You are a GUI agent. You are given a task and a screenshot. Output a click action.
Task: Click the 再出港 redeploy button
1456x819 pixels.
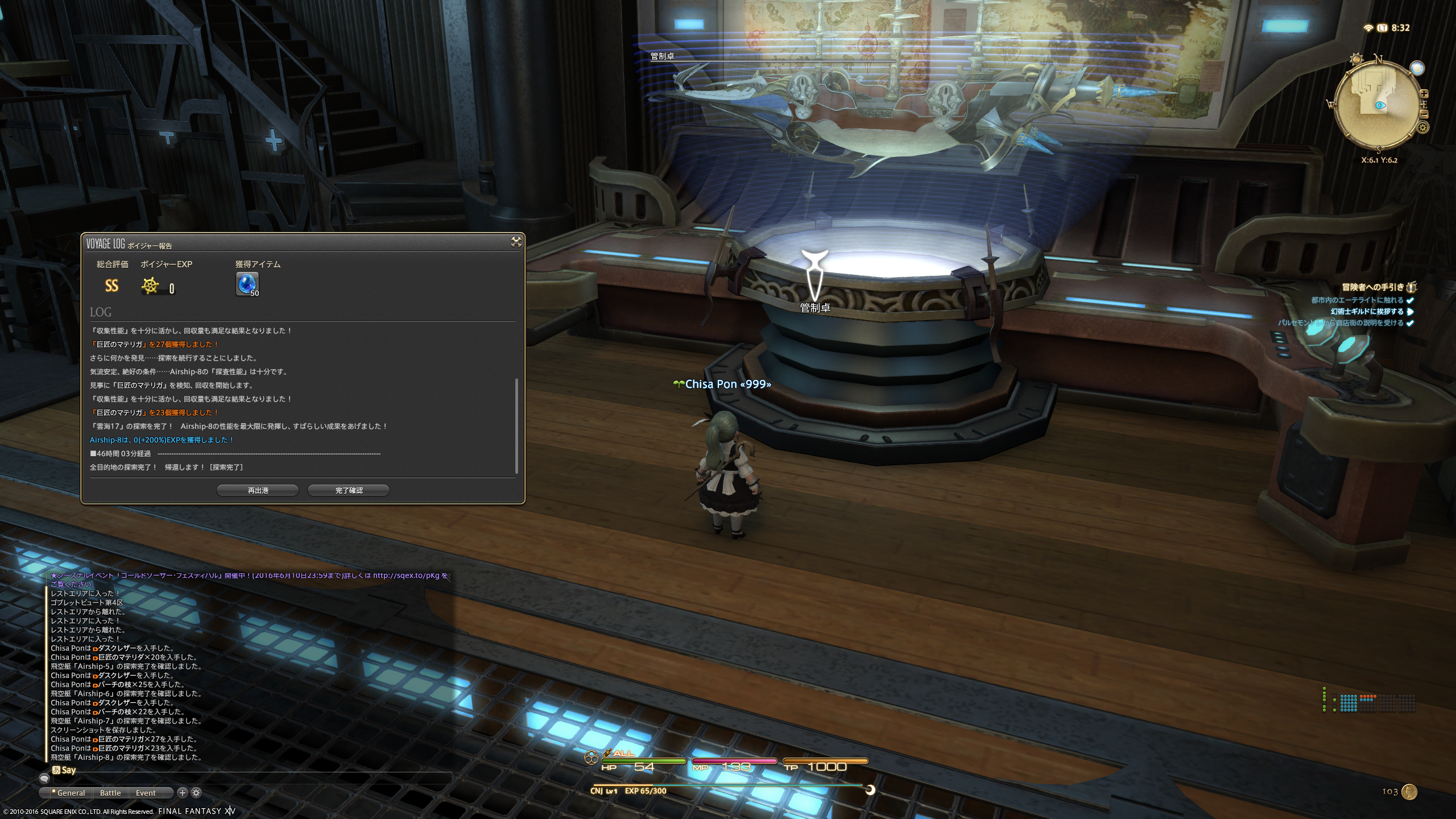[258, 490]
